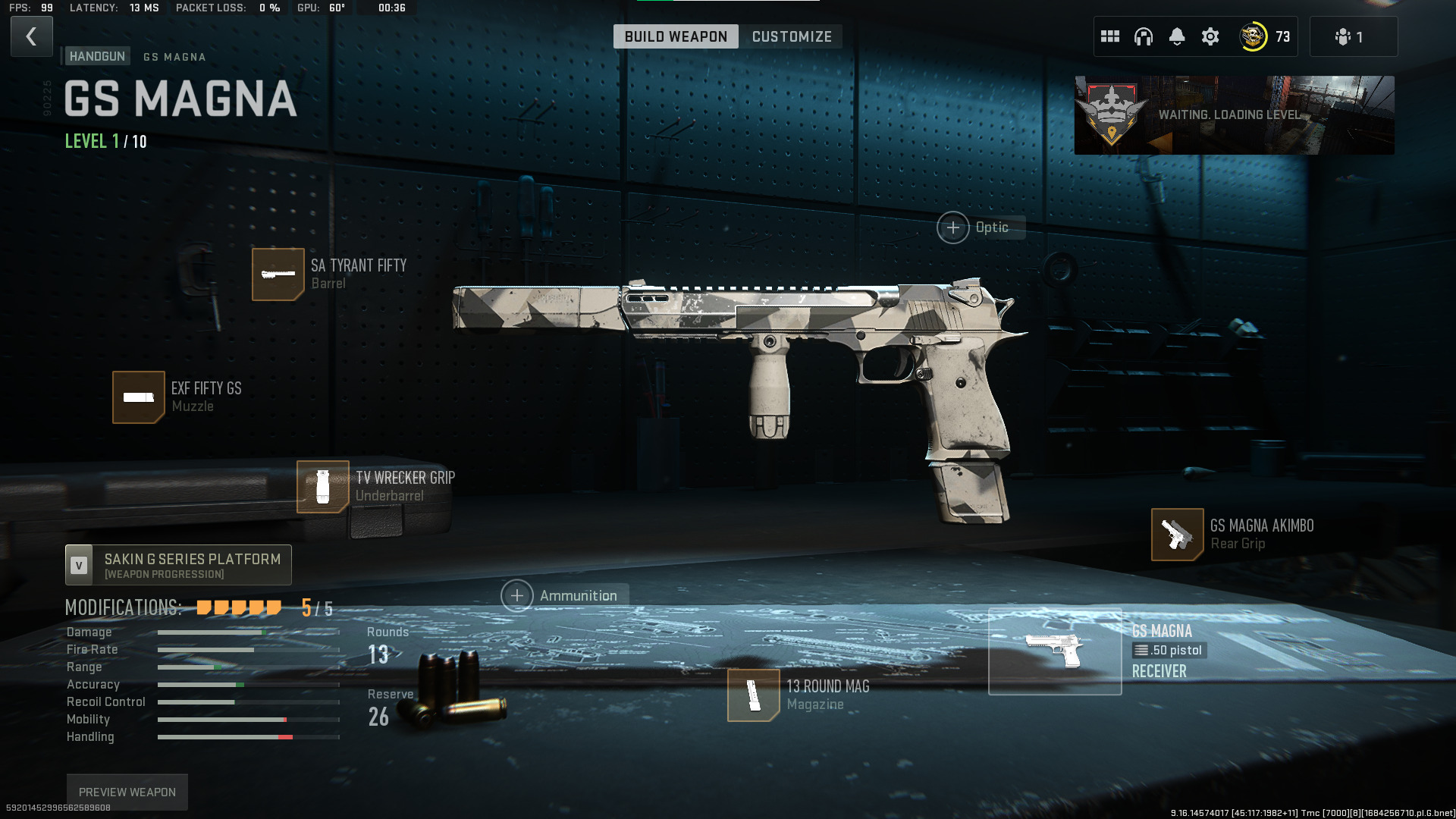The height and width of the screenshot is (819, 1456).
Task: Select the TV Wrecker Grip underbarrel slot
Action: click(x=323, y=486)
